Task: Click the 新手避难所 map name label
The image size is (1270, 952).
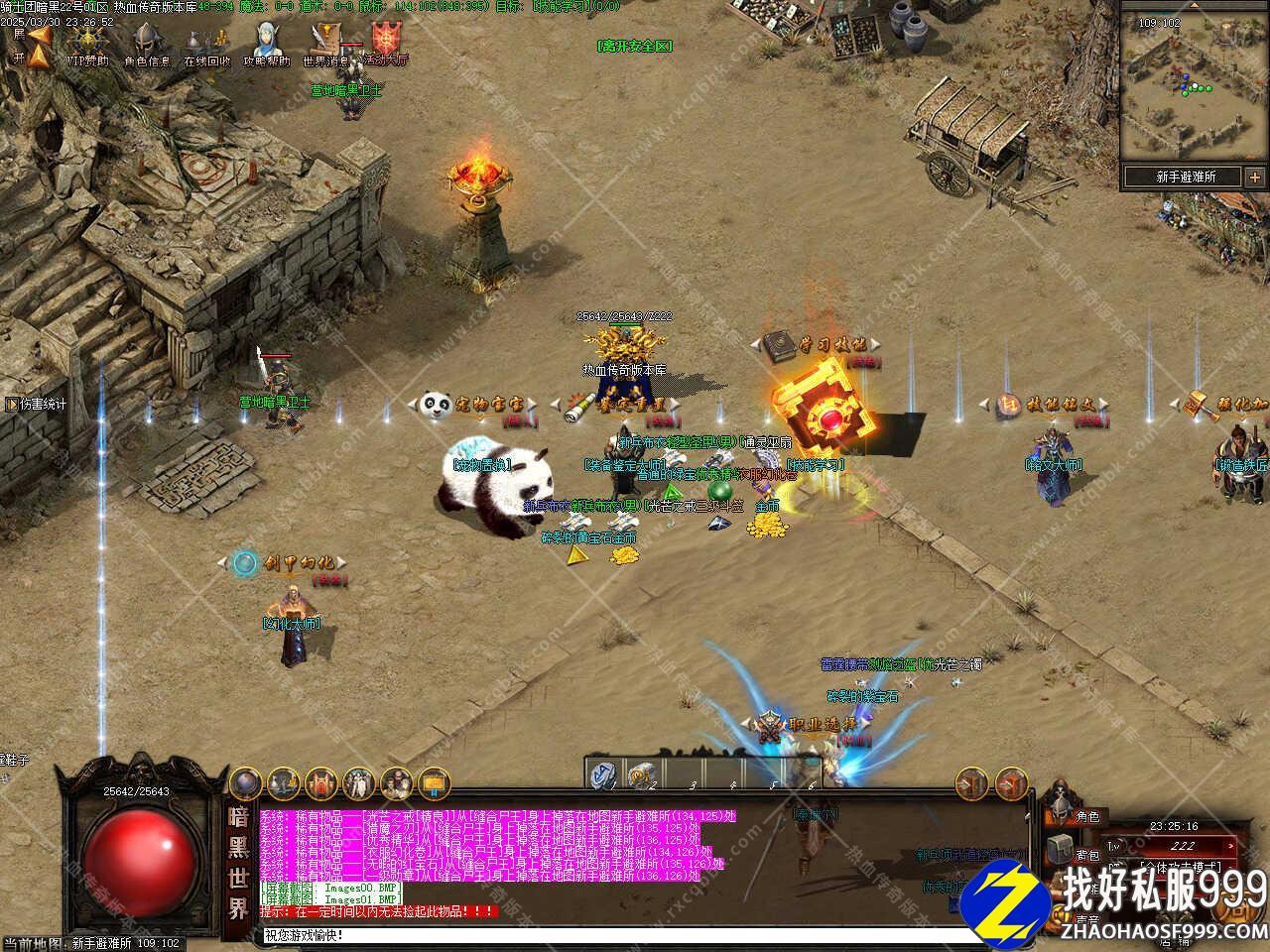Action: point(1185,177)
